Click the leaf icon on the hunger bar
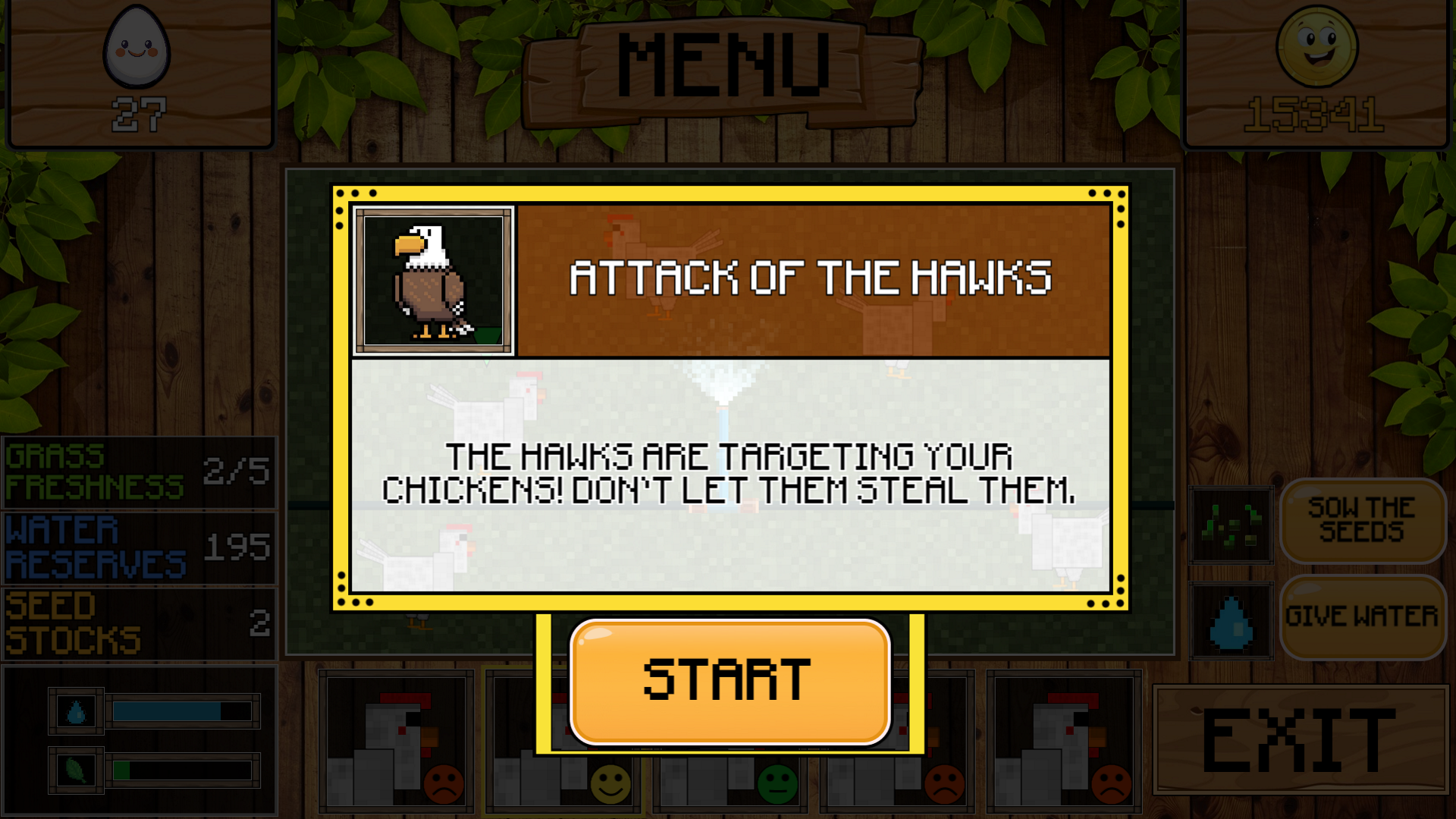Viewport: 1456px width, 819px height. (76, 771)
